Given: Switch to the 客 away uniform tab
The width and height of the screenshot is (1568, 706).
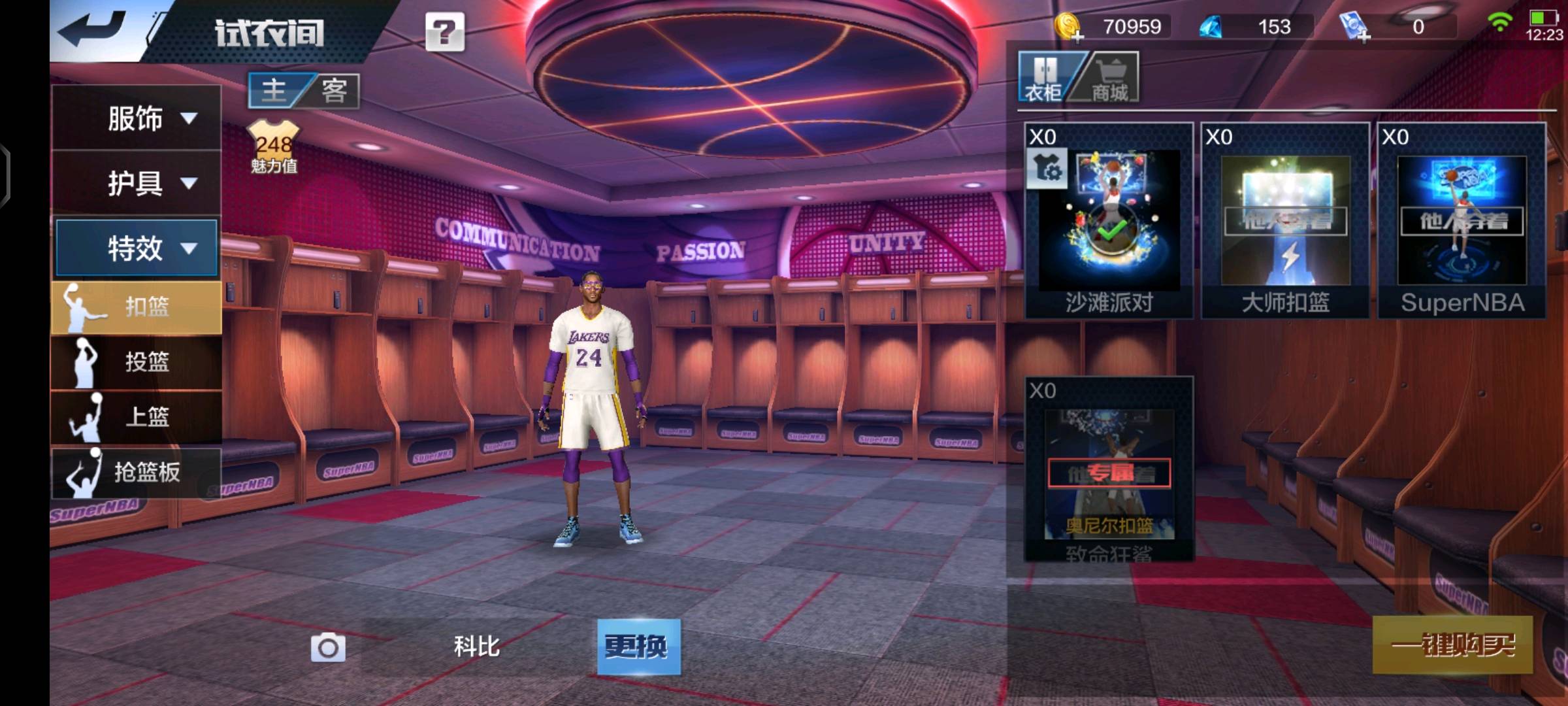Looking at the screenshot, I should (x=333, y=90).
